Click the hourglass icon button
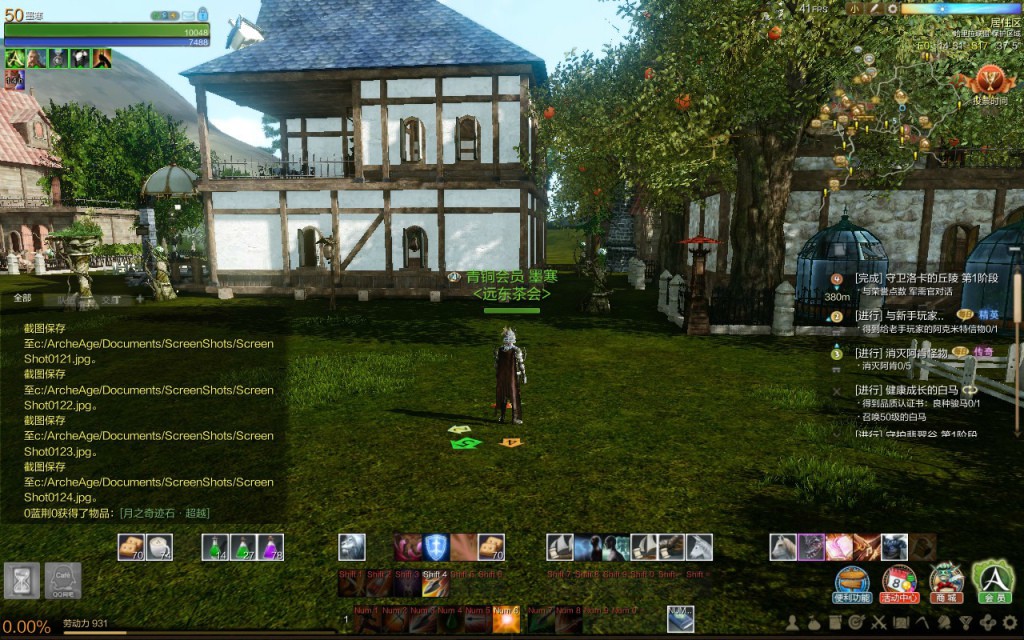The image size is (1024, 640). click(x=19, y=579)
